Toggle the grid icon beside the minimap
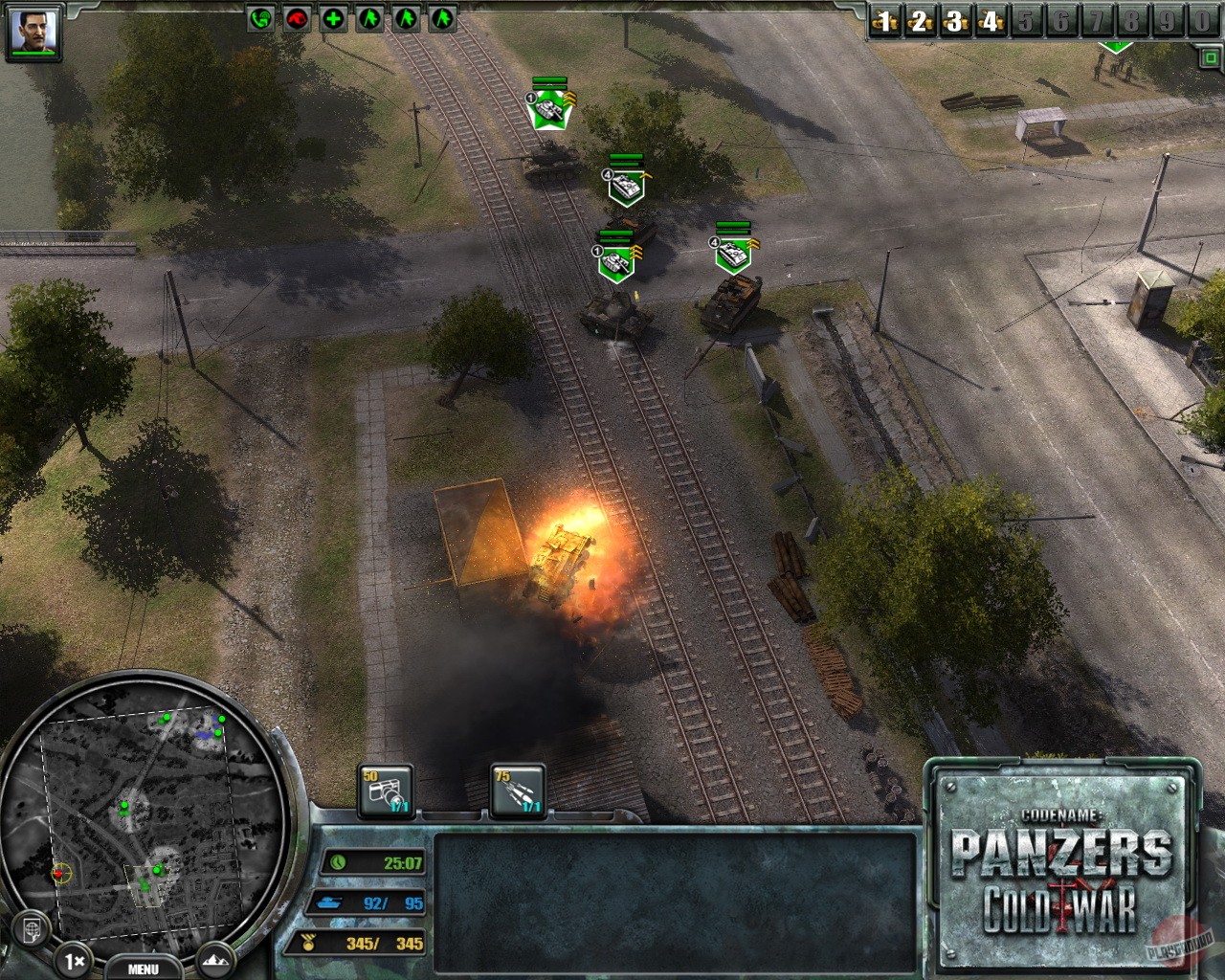1225x980 pixels. pyautogui.click(x=33, y=929)
